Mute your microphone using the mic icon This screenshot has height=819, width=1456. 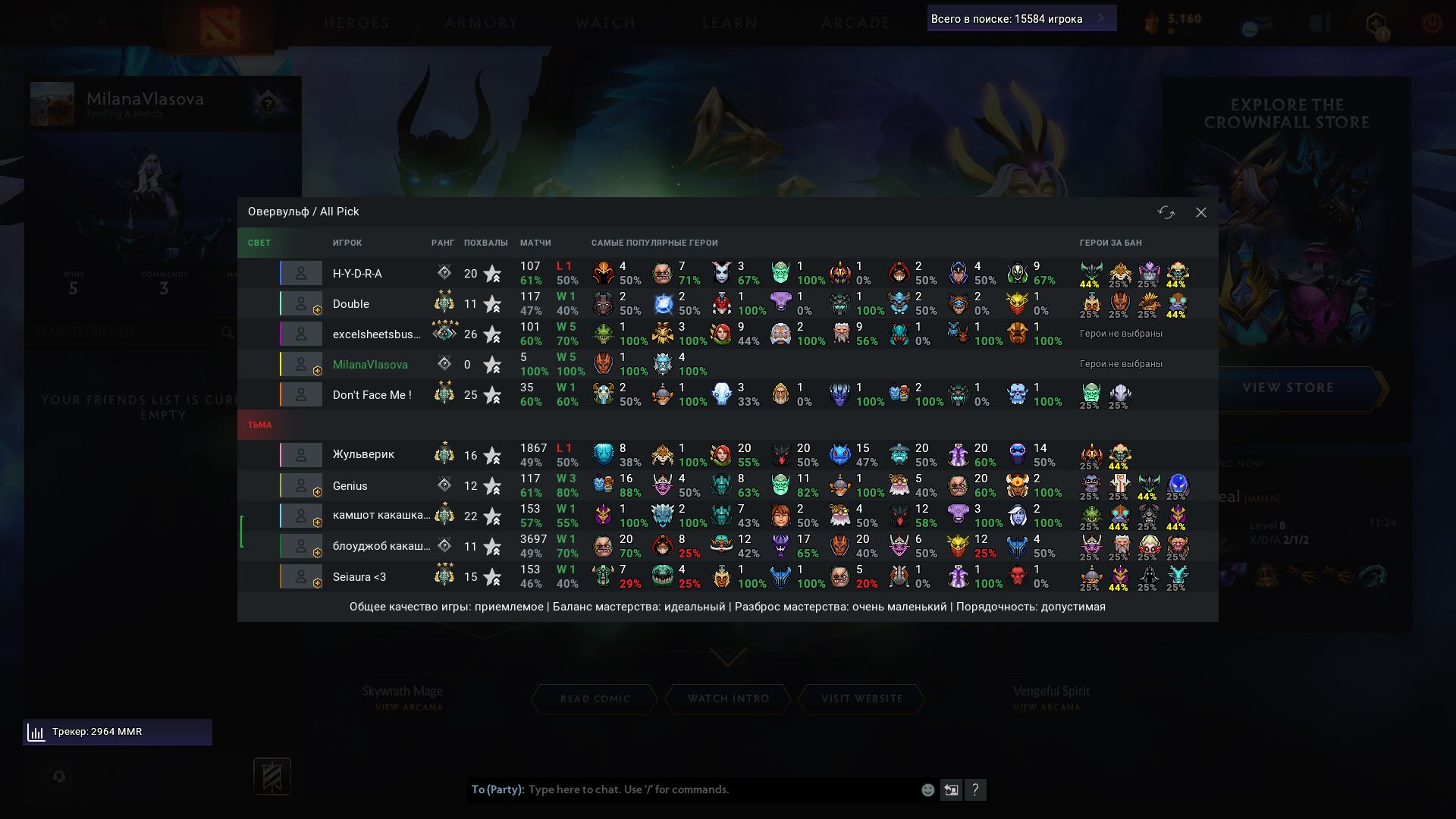[x=59, y=777]
